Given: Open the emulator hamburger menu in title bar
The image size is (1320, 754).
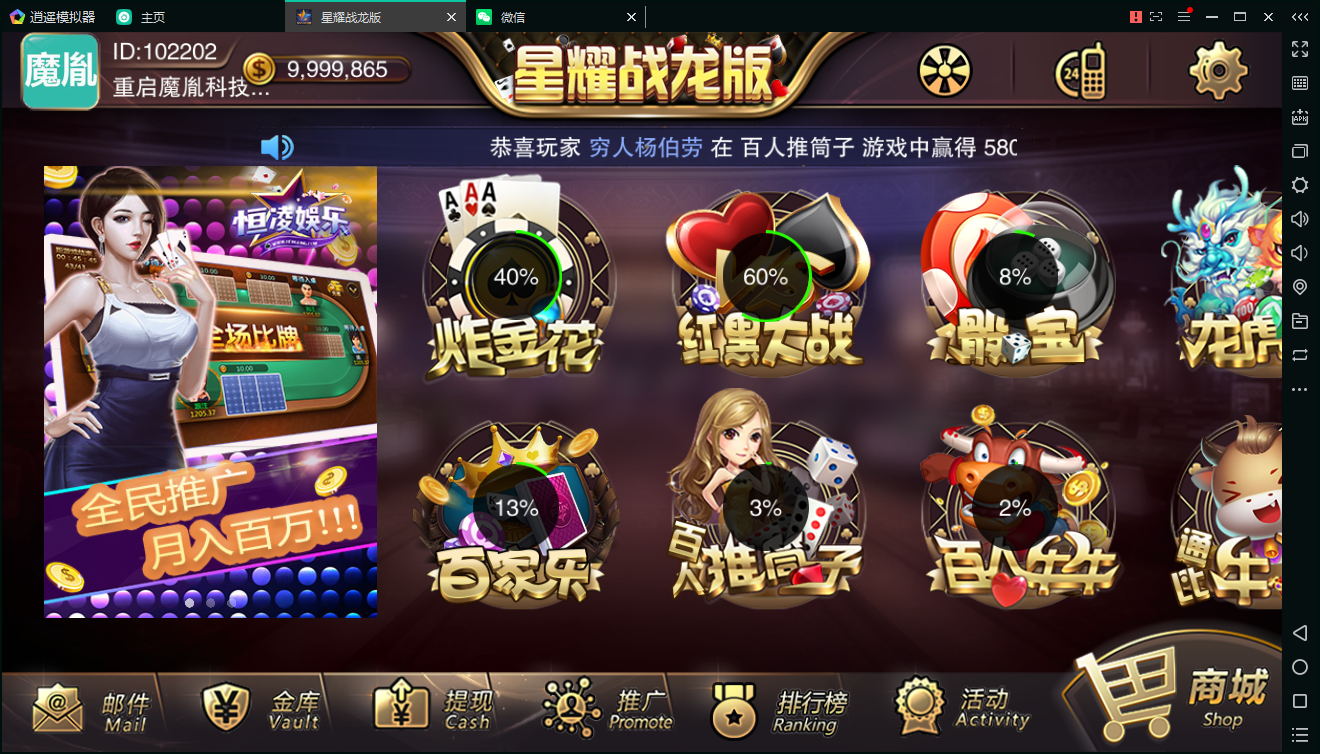Looking at the screenshot, I should (x=1186, y=16).
